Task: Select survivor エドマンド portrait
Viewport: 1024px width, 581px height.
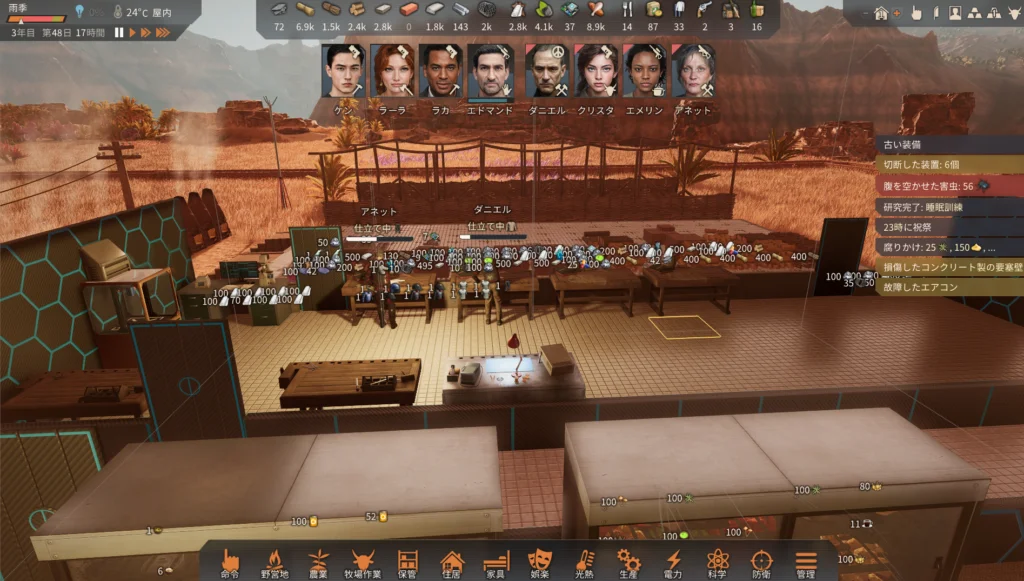Action: [490, 71]
